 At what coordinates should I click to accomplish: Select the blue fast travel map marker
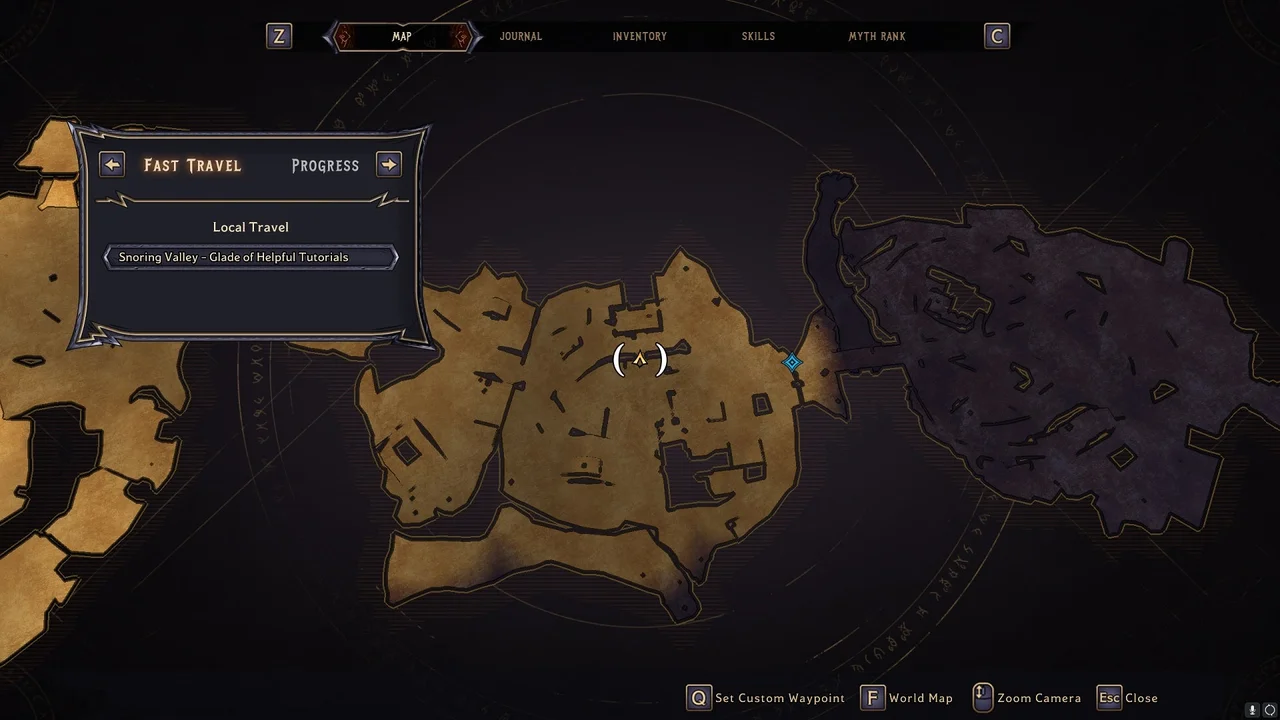click(792, 362)
